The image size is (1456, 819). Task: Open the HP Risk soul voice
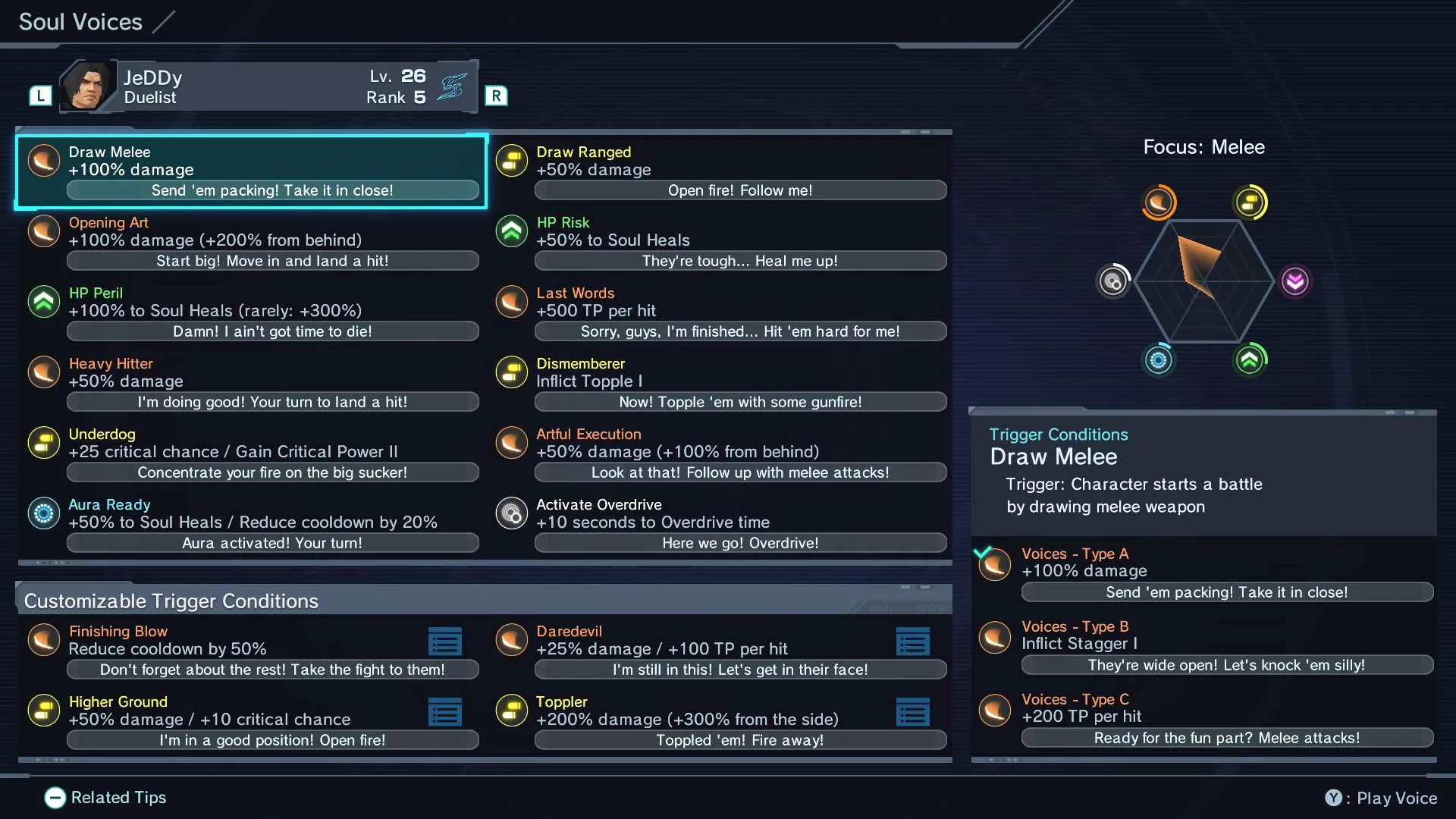click(720, 241)
